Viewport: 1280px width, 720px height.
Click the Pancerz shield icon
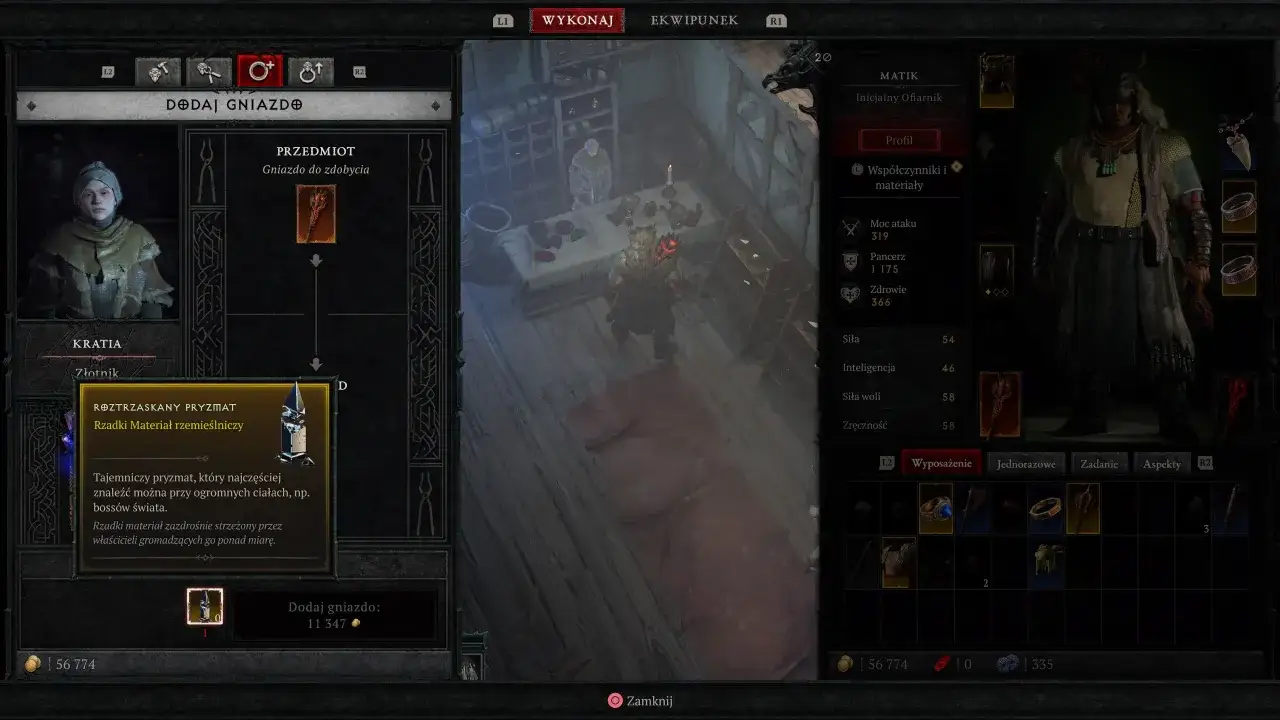click(851, 261)
